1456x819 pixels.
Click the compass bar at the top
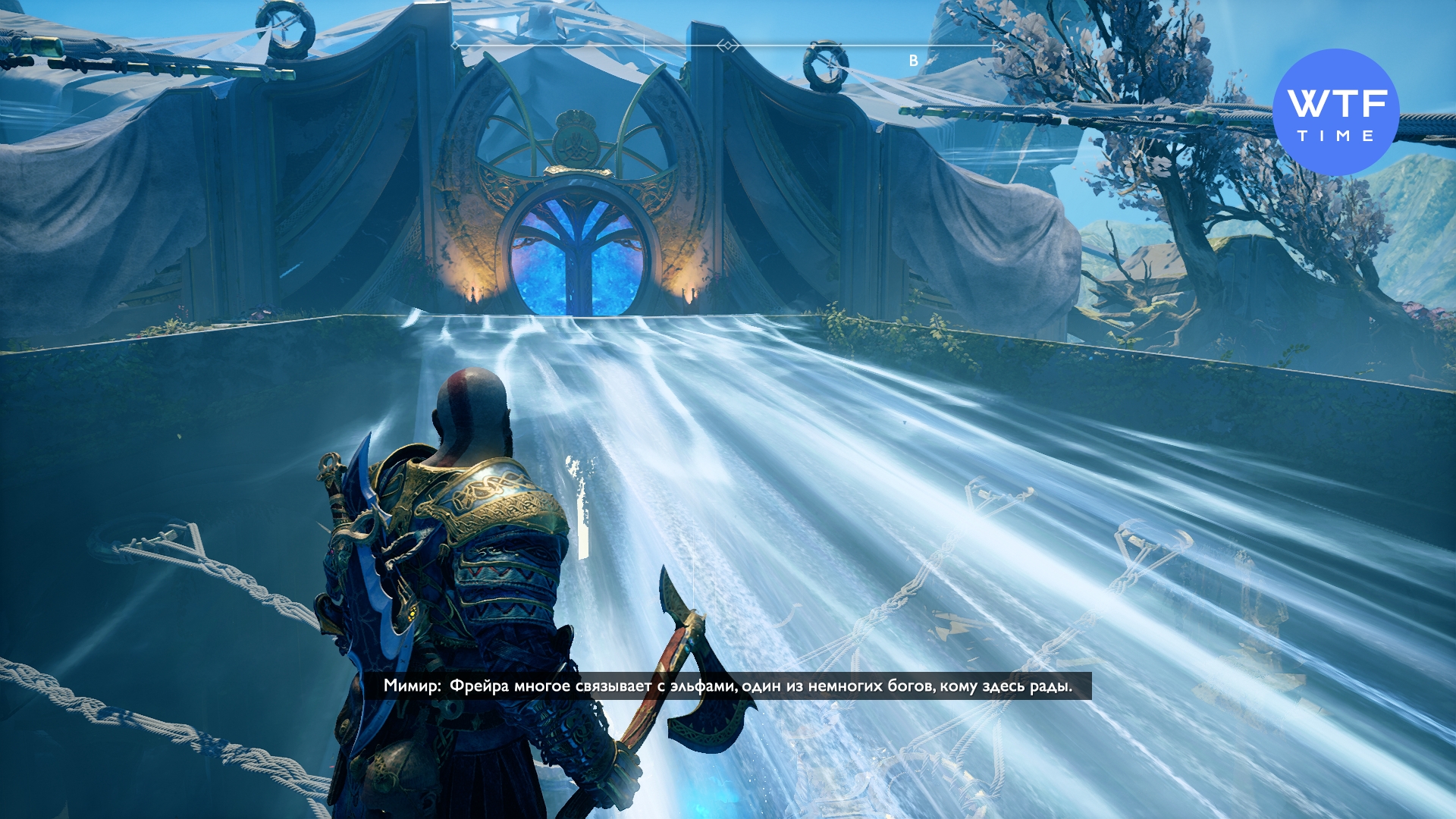728,47
